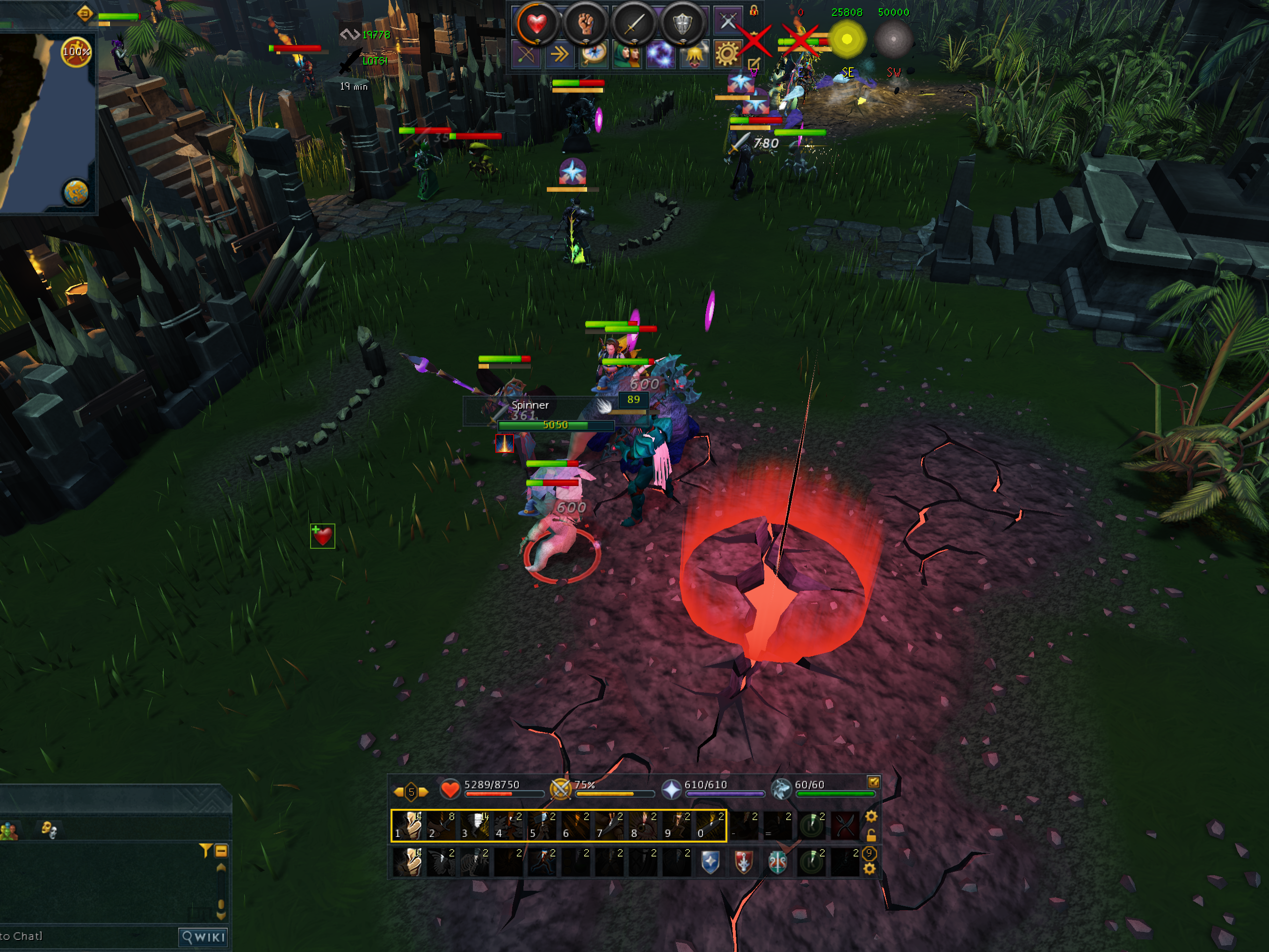Open the heart-icon combat ribbon button
1269x952 pixels.
[537, 23]
